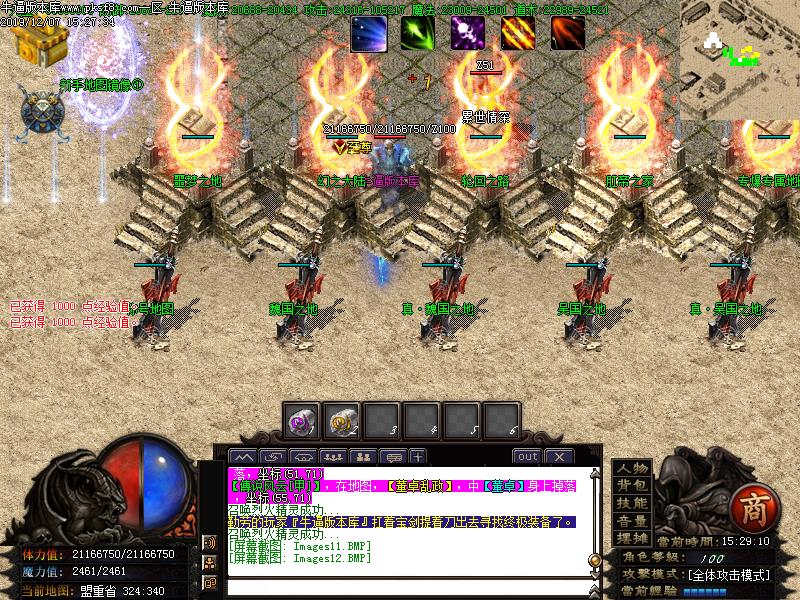The height and width of the screenshot is (600, 800).
Task: Open the golden treasure chest icon
Action: (x=38, y=43)
